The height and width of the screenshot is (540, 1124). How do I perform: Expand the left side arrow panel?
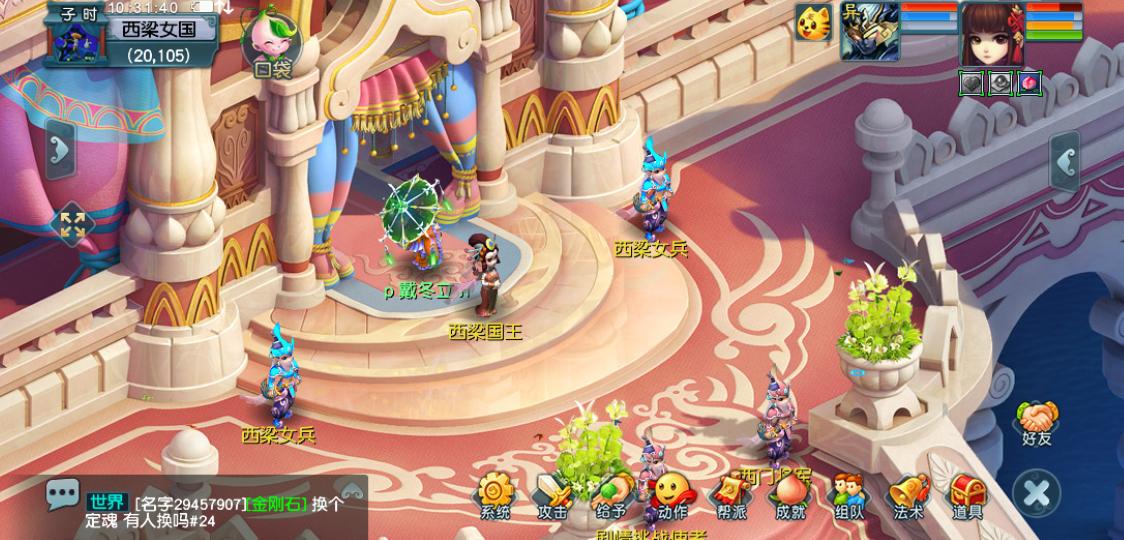tap(62, 149)
